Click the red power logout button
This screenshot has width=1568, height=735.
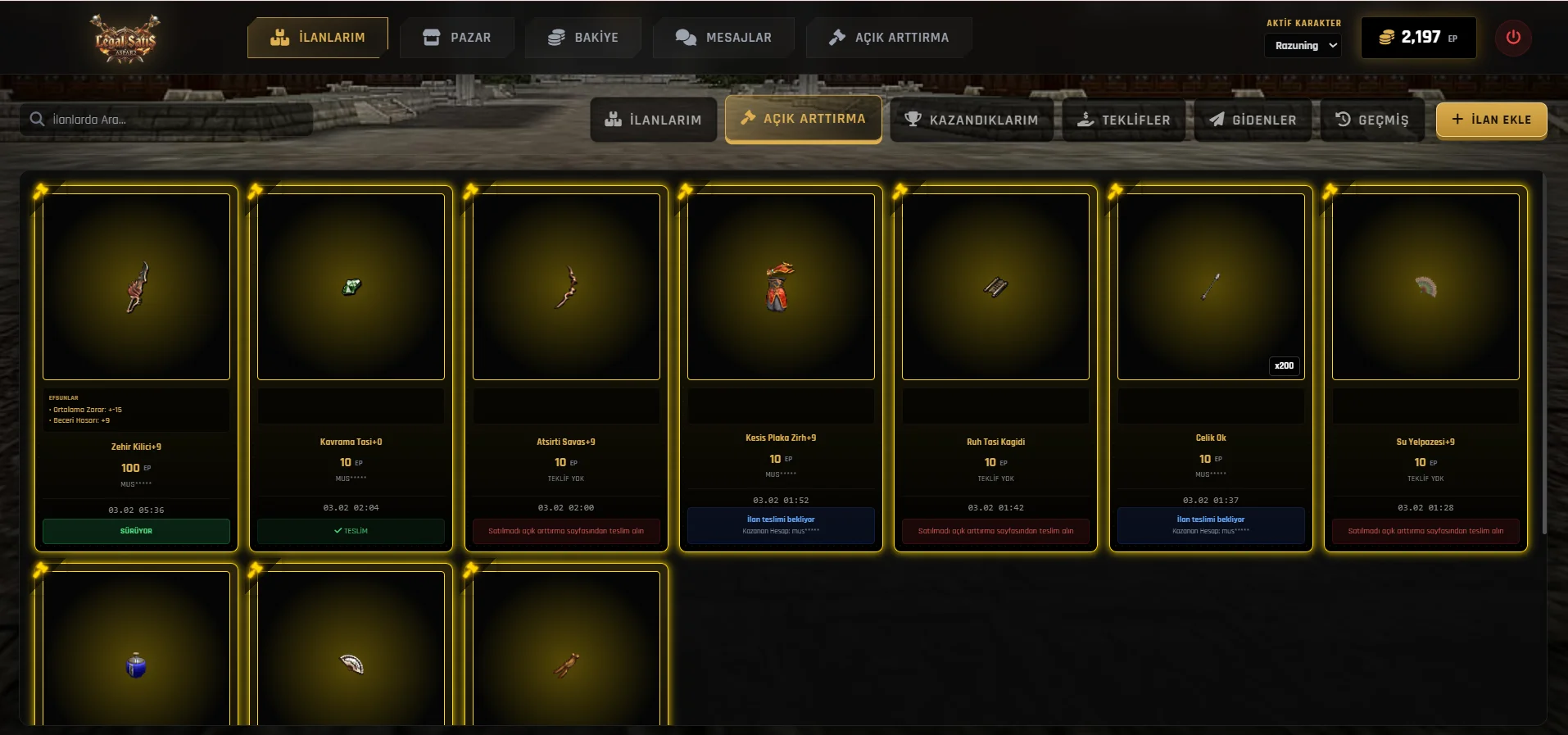[x=1513, y=38]
